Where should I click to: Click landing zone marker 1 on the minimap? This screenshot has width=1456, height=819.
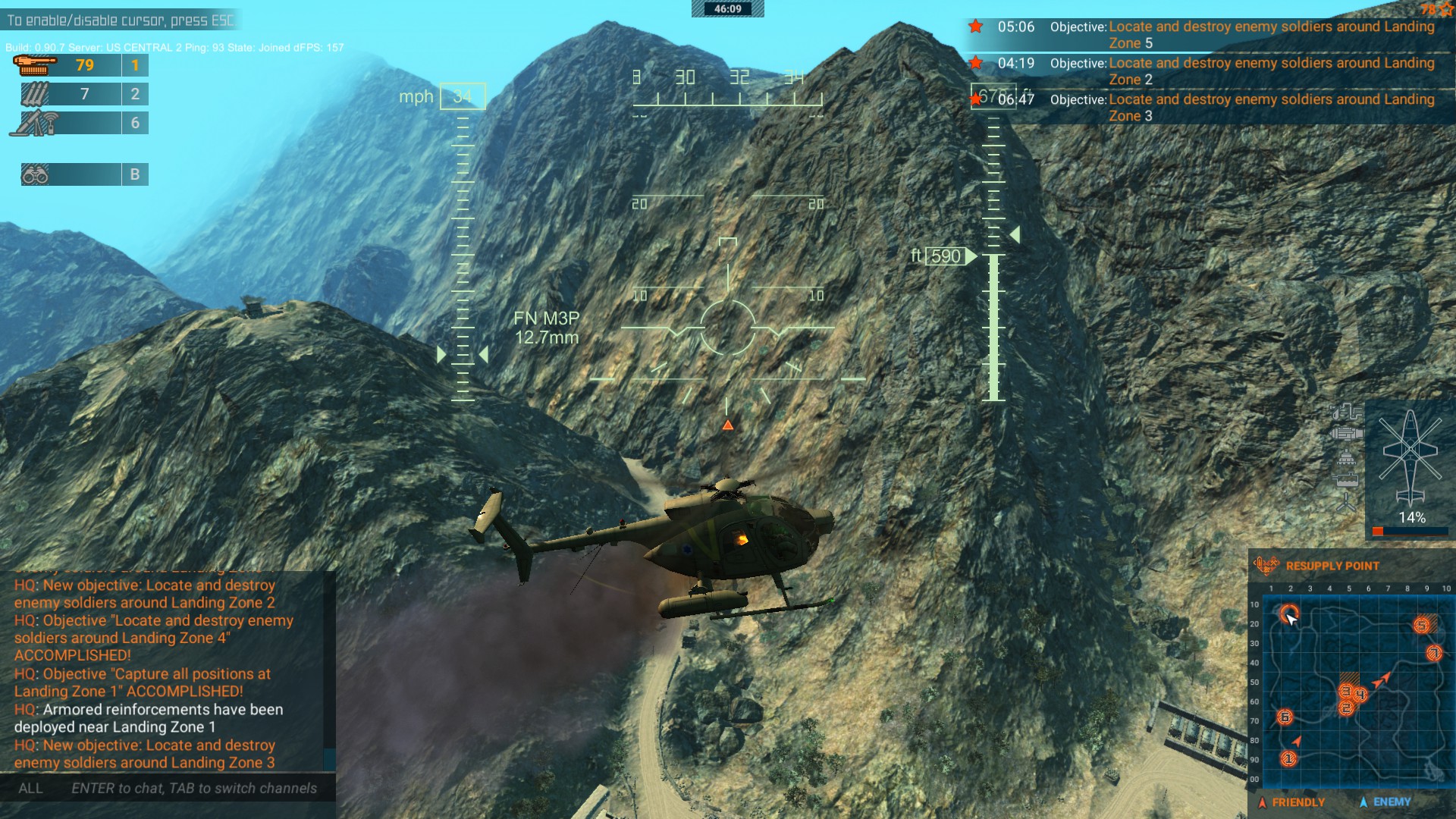point(1288,759)
